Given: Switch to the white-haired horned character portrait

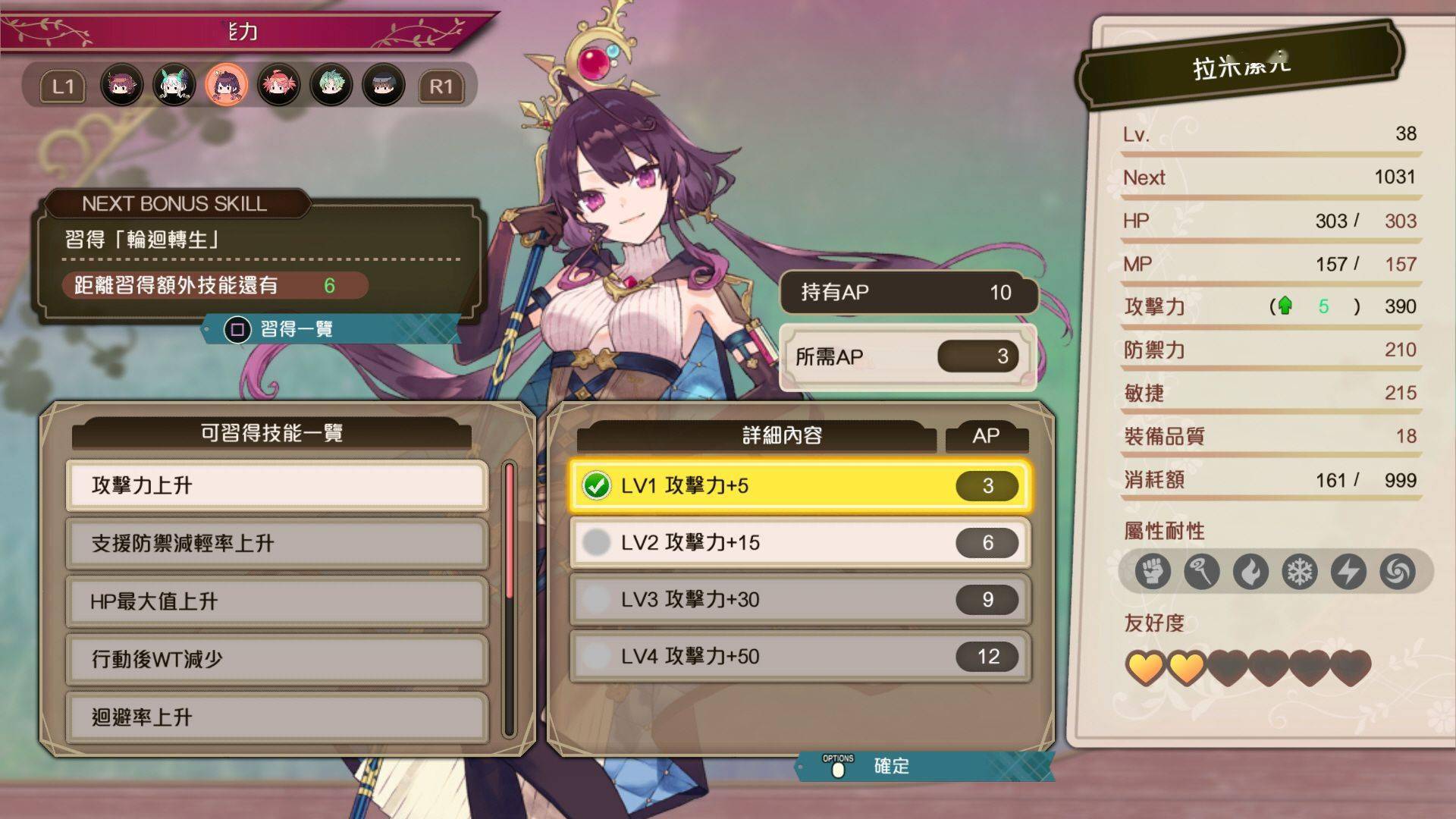Looking at the screenshot, I should coord(174,85).
